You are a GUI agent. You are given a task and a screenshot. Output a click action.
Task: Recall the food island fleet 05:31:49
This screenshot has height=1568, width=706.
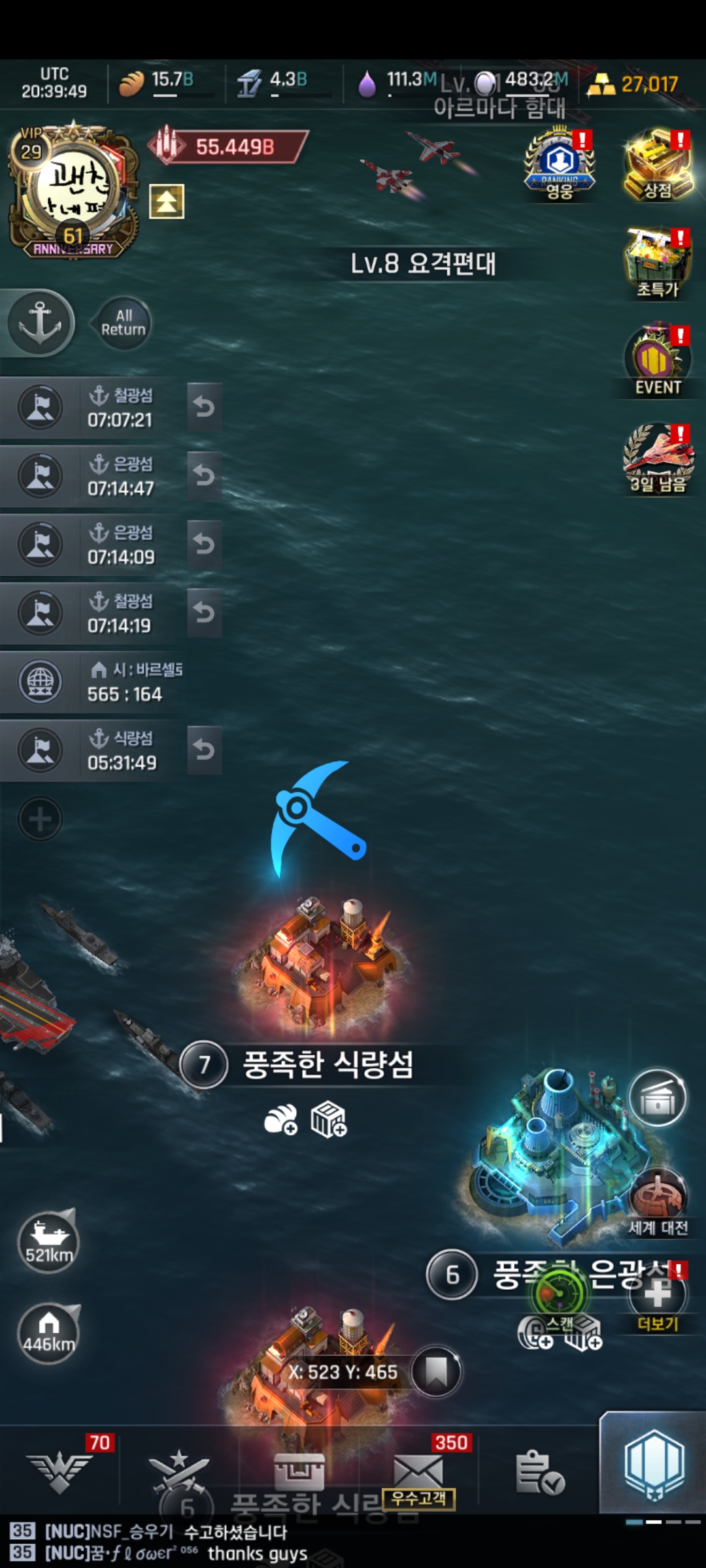pos(205,750)
